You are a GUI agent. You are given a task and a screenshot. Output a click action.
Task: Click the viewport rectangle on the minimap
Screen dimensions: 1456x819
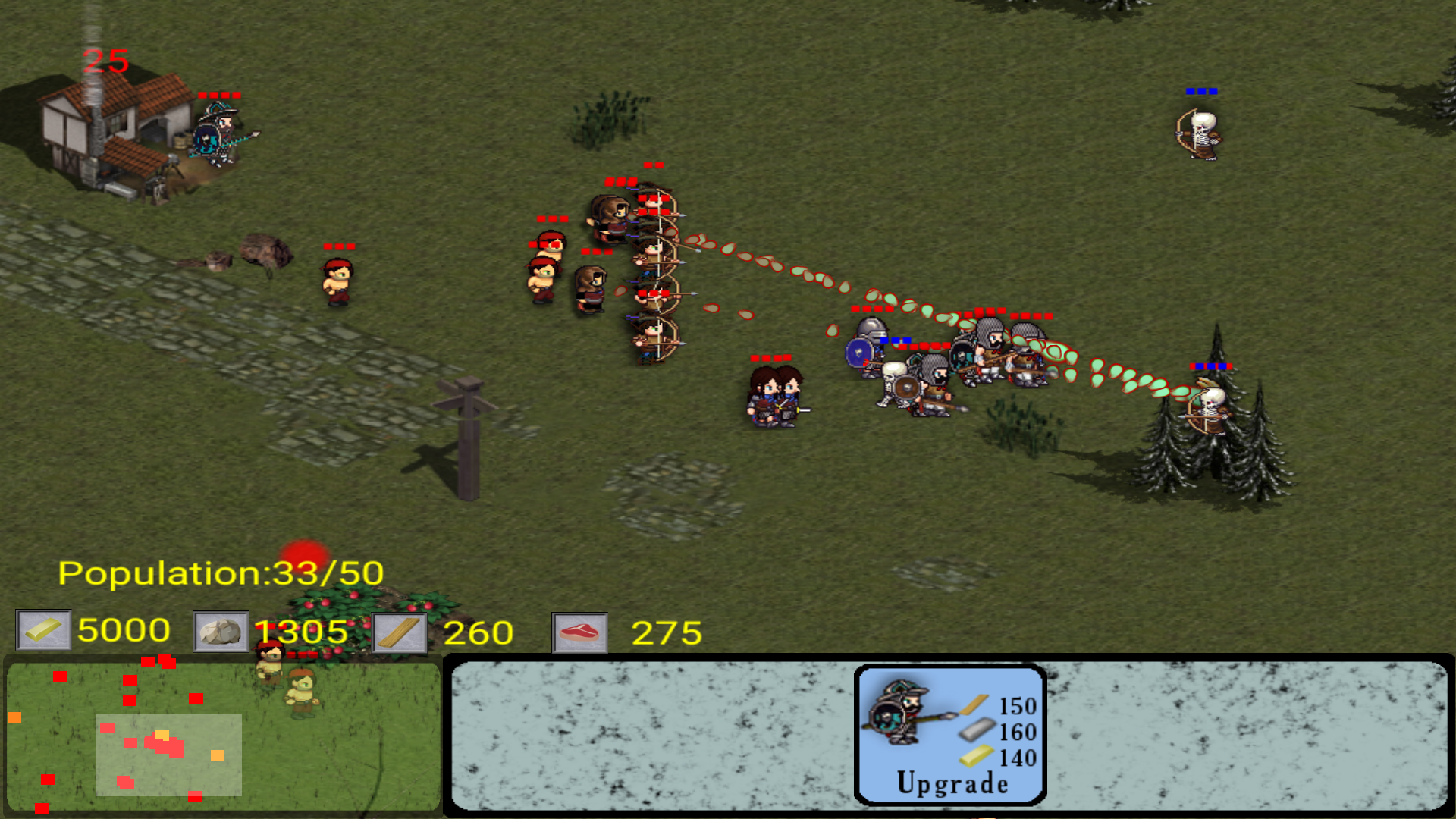tap(168, 753)
